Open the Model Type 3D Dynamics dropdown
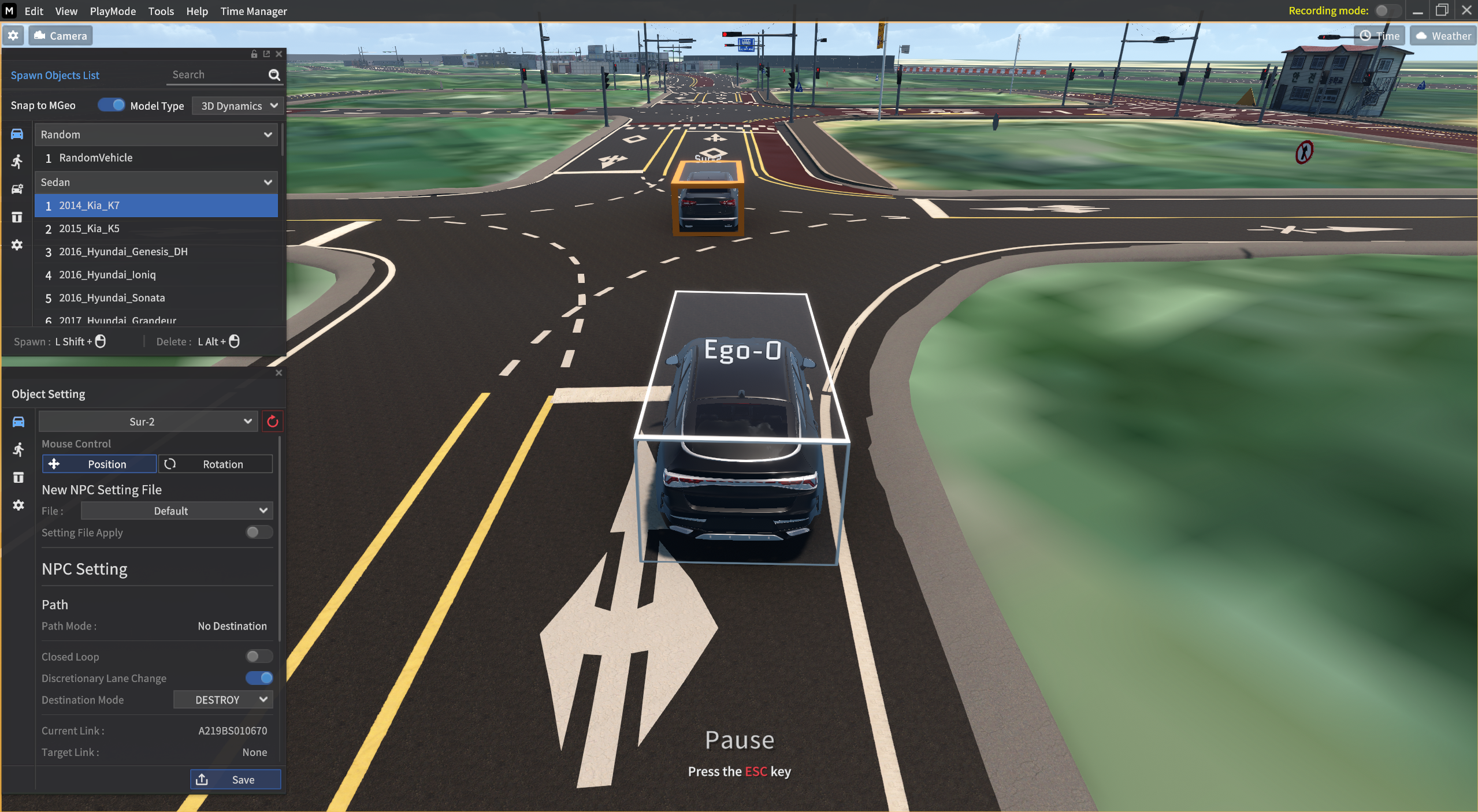Screen dimensions: 1478x812 pyautogui.click(x=237, y=106)
